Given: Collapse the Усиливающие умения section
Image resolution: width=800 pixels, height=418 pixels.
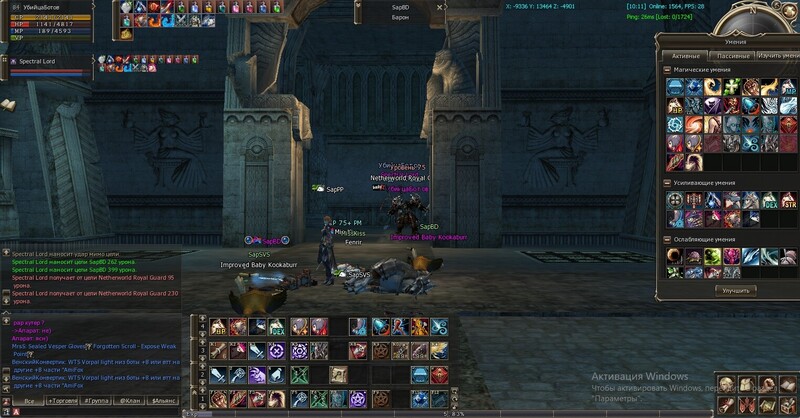Looking at the screenshot, I should (x=667, y=183).
